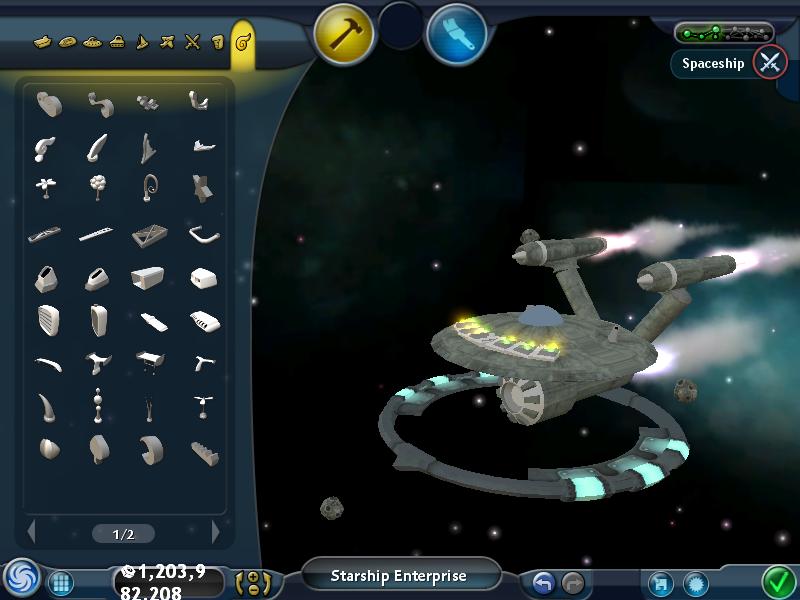Switch to the hammer build mode

345,33
